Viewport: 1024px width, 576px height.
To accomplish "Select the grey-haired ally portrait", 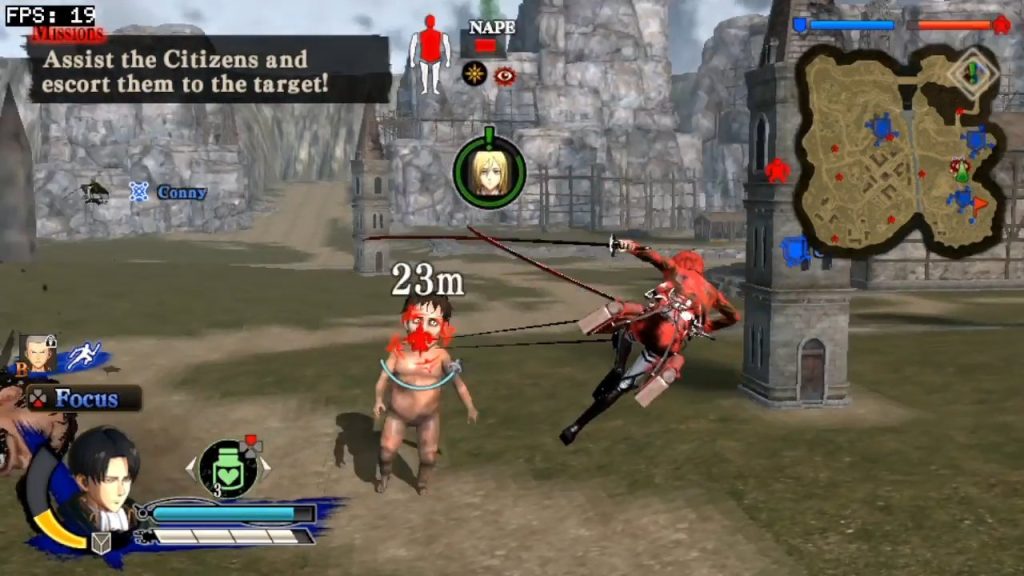I will pyautogui.click(x=39, y=352).
